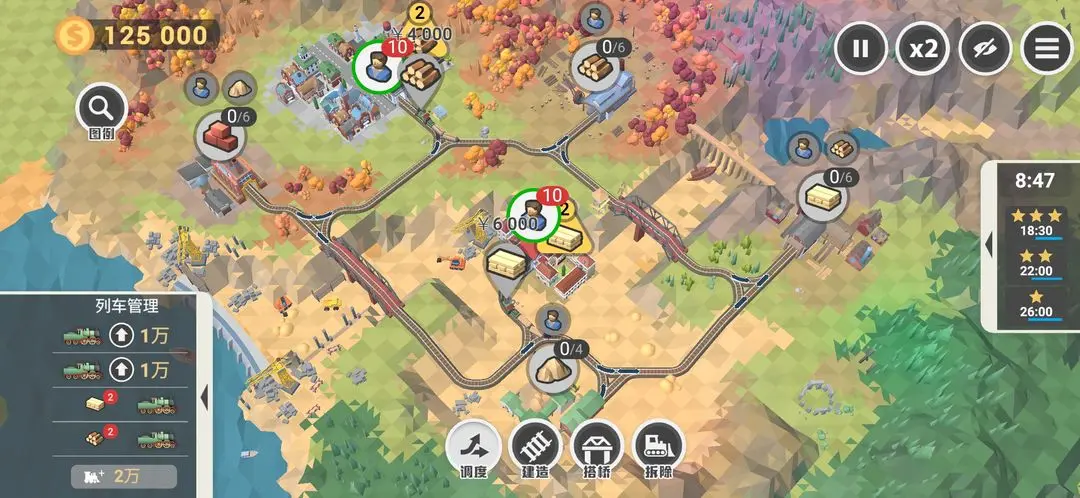Open the hamburger main menu

[x=1046, y=48]
